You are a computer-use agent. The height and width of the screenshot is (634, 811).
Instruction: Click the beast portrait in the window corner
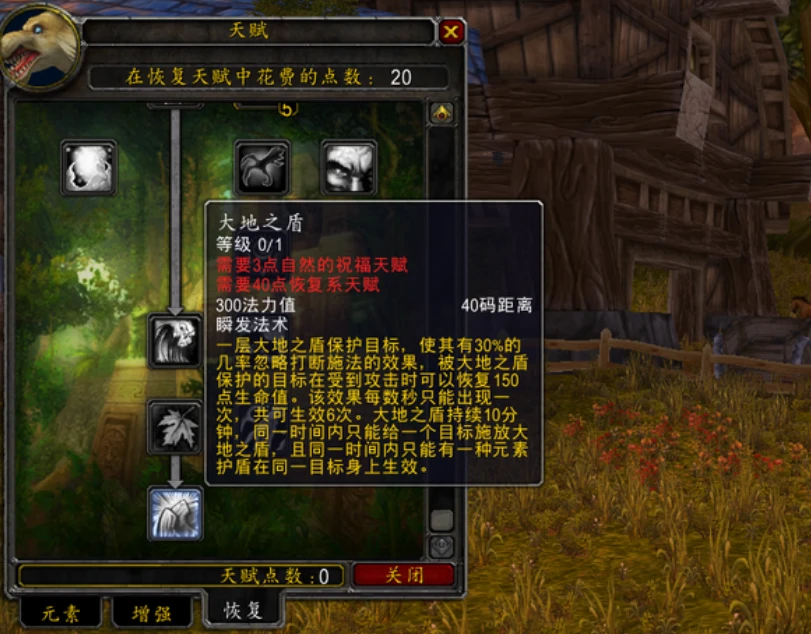[40, 45]
